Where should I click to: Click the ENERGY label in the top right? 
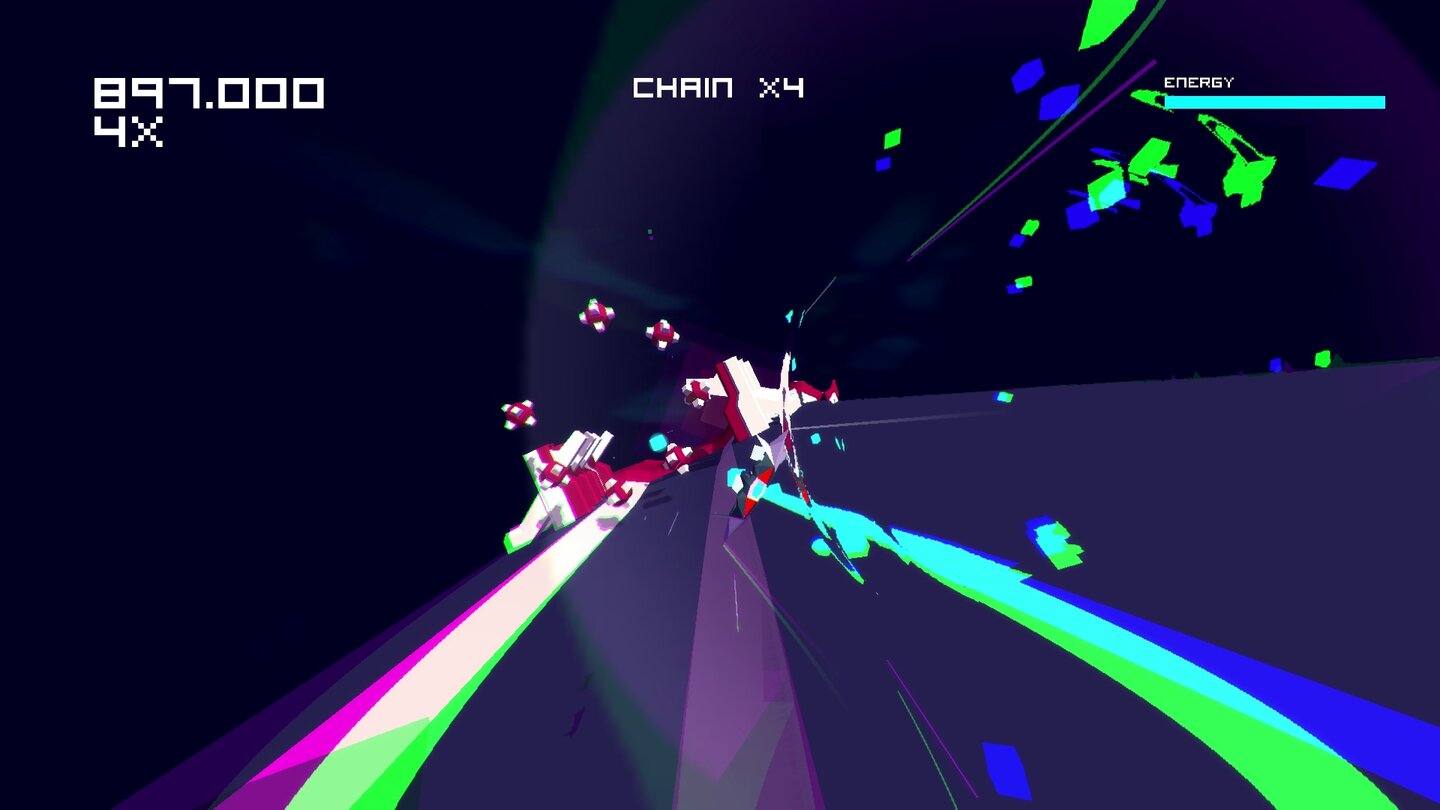tap(1199, 81)
